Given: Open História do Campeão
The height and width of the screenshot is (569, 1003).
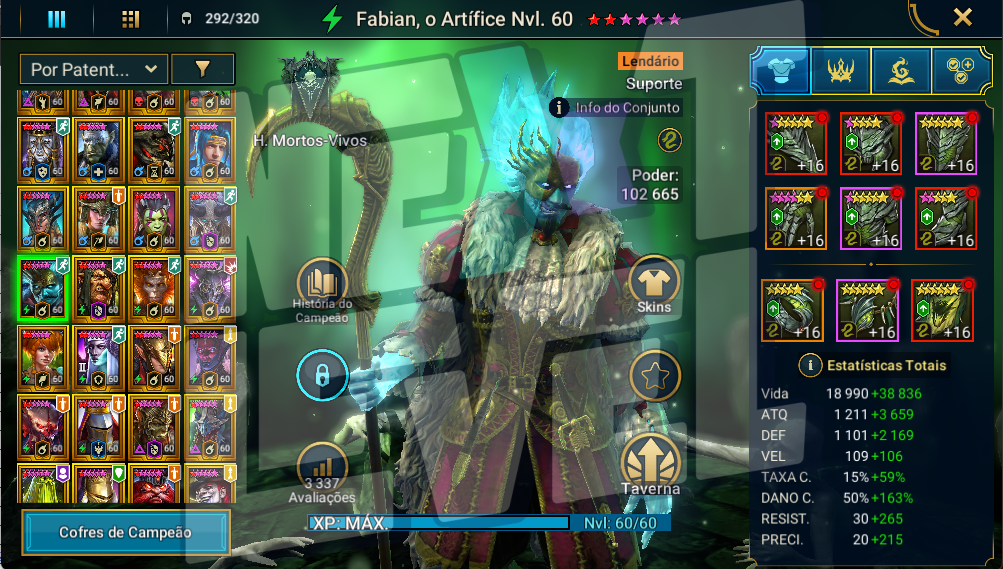Looking at the screenshot, I should (x=322, y=284).
